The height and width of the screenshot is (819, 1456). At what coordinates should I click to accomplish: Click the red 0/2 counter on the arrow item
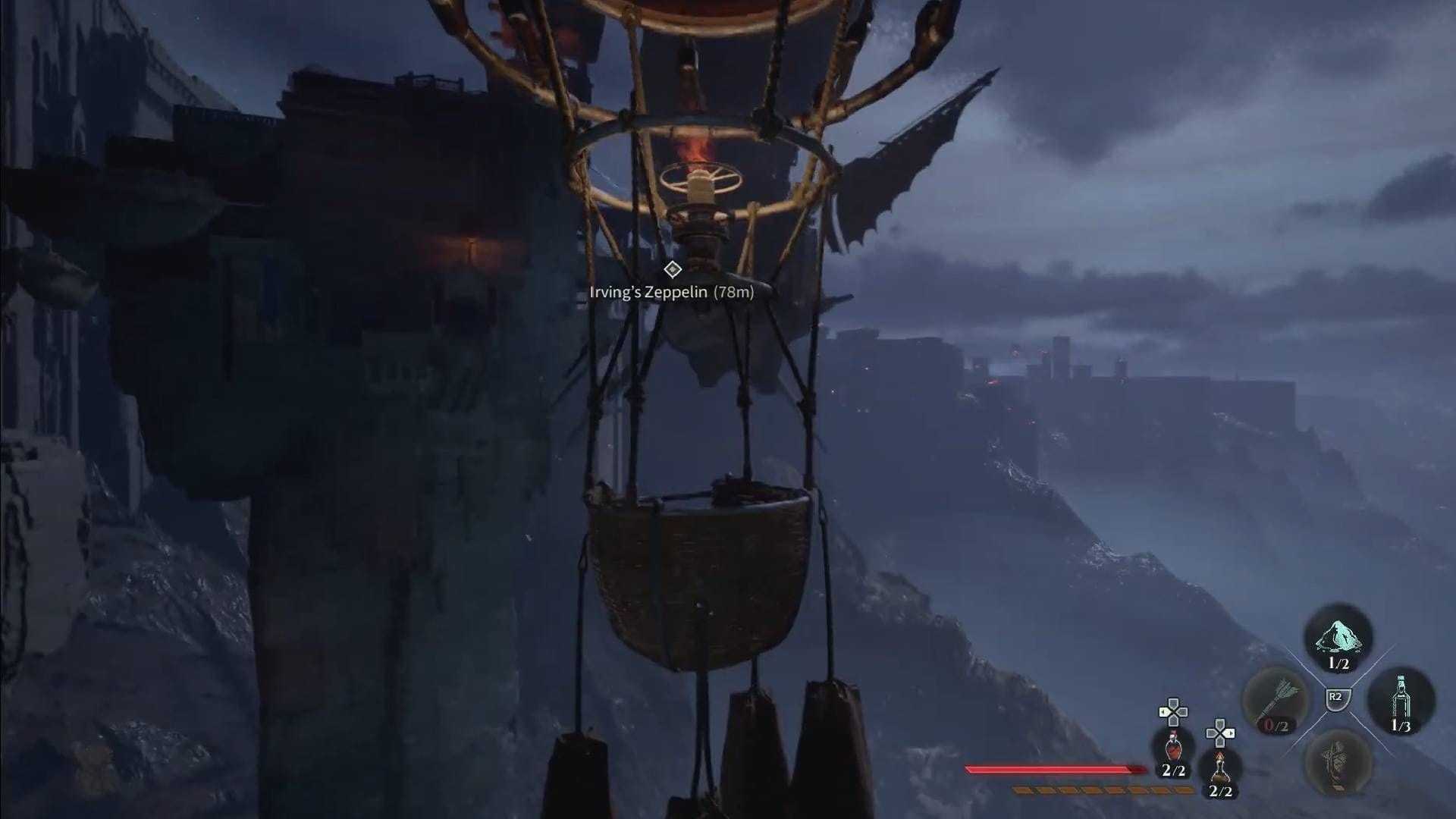[1276, 725]
